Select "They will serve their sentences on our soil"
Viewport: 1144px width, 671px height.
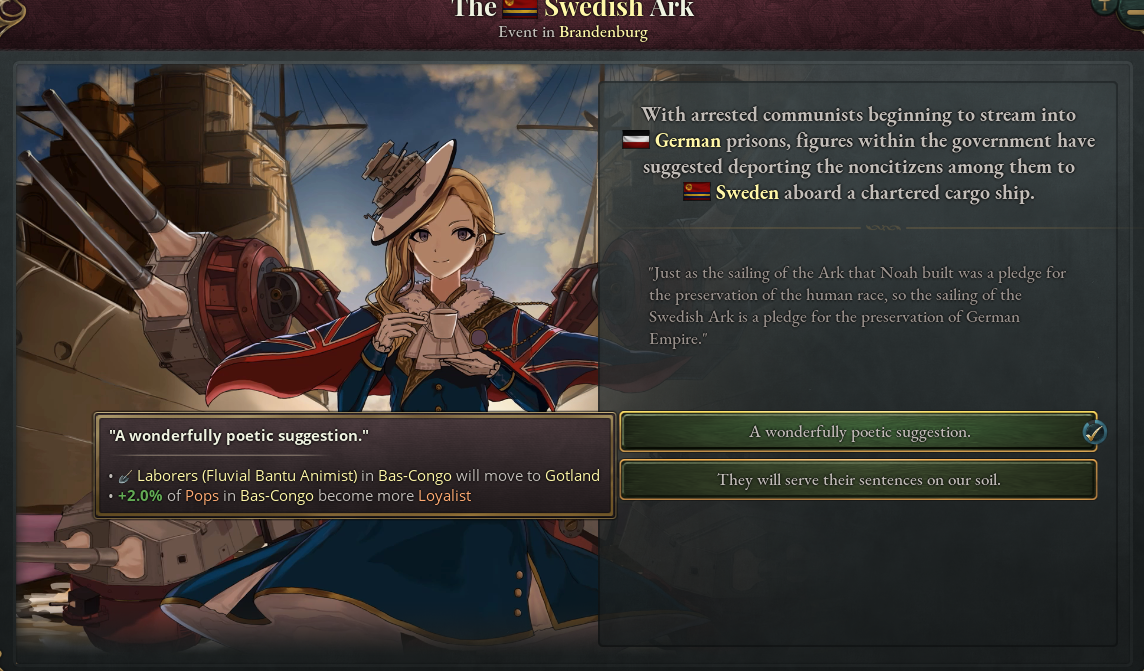tap(858, 480)
